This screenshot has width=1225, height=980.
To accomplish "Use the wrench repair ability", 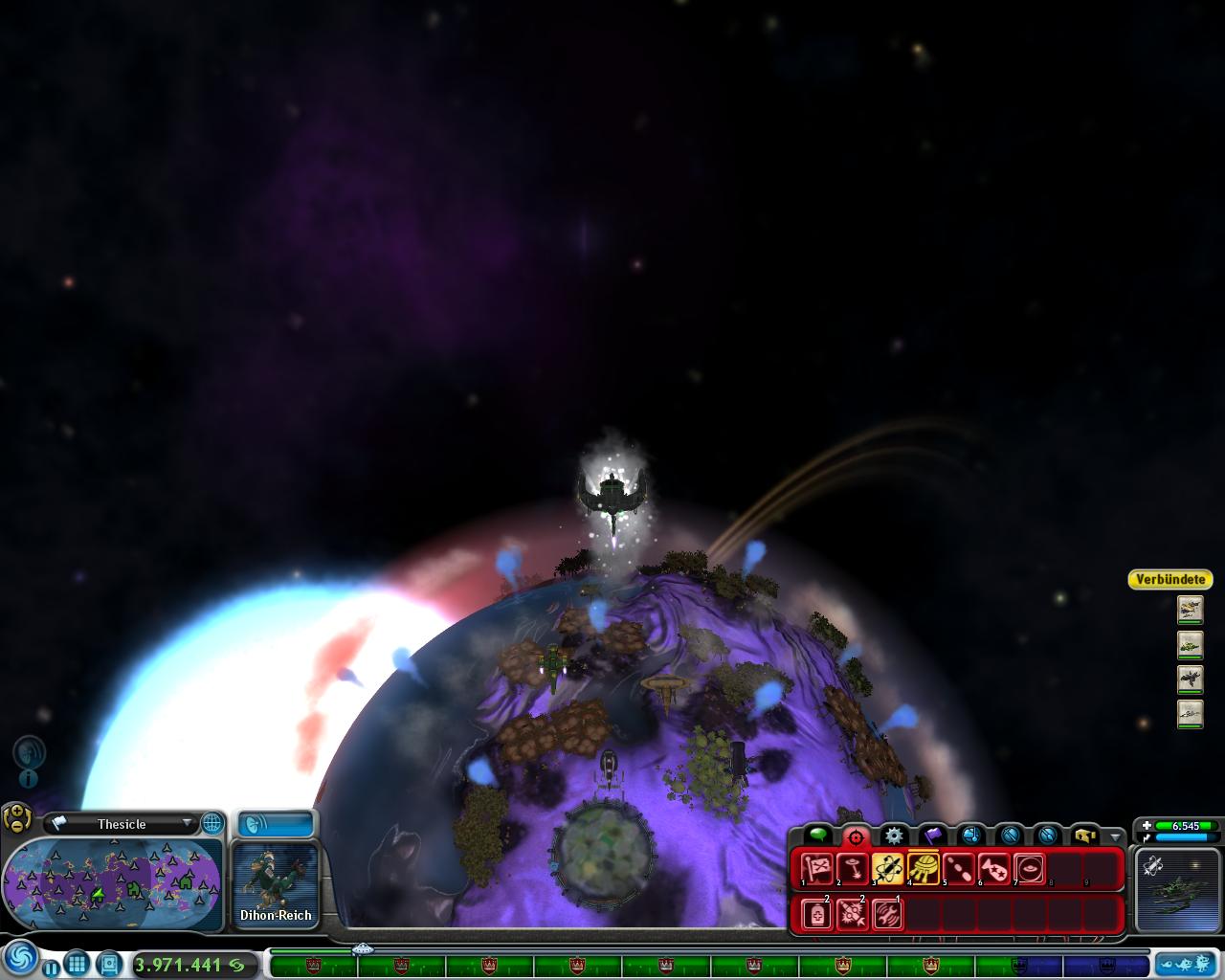I will pyautogui.click(x=887, y=914).
